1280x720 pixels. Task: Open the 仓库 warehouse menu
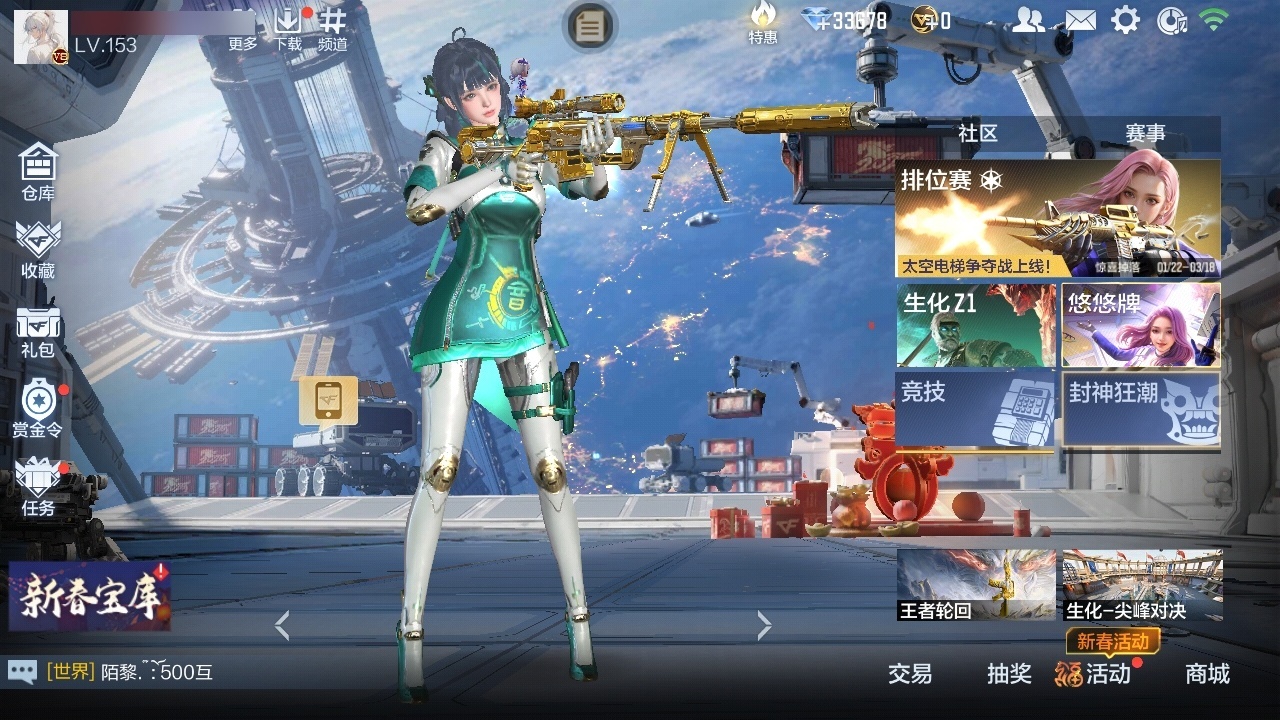pyautogui.click(x=38, y=171)
